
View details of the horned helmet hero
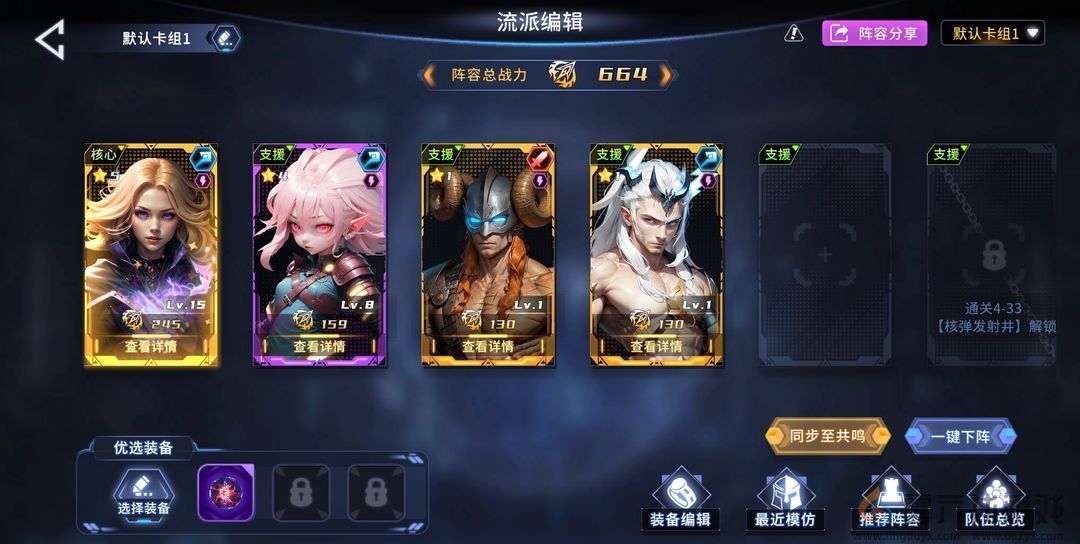pos(487,346)
